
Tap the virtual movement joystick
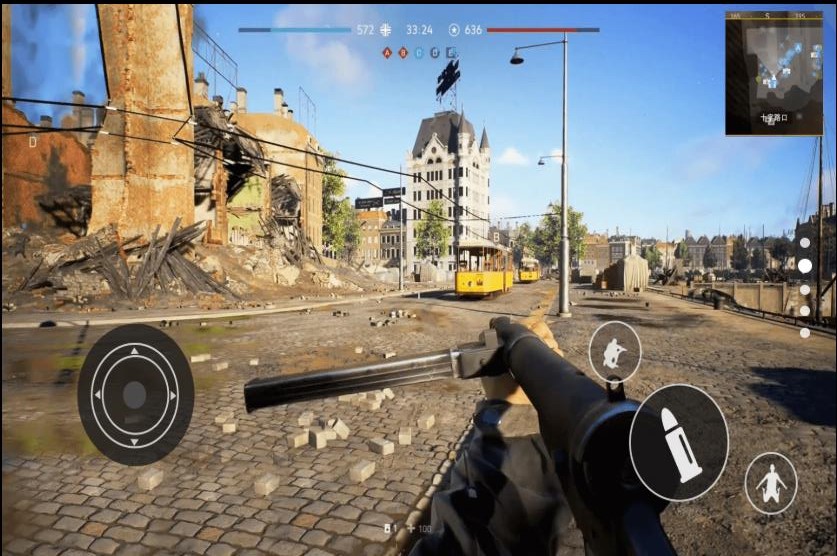click(x=135, y=394)
